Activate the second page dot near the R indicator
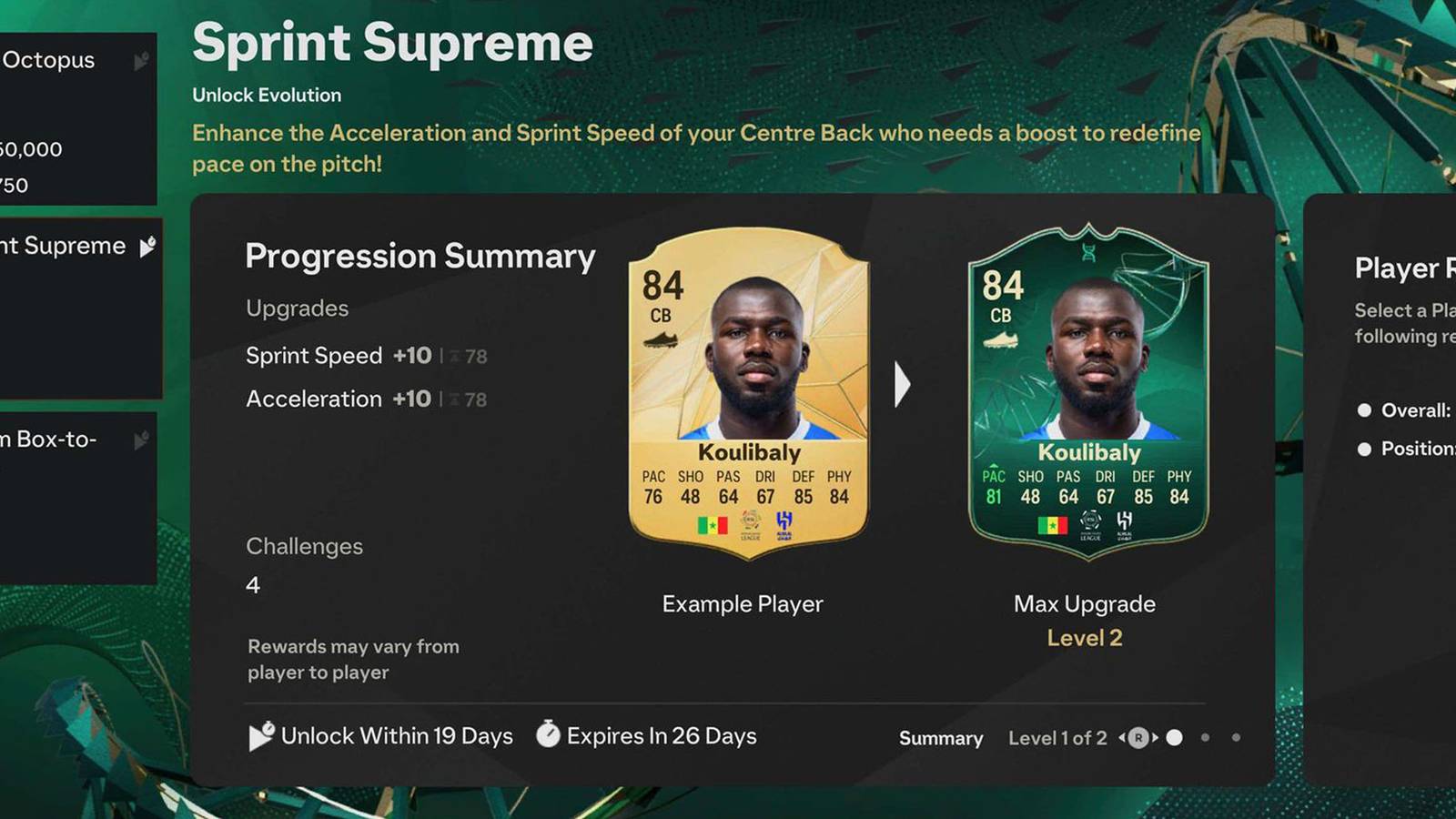This screenshot has width=1456, height=819. point(1205,739)
